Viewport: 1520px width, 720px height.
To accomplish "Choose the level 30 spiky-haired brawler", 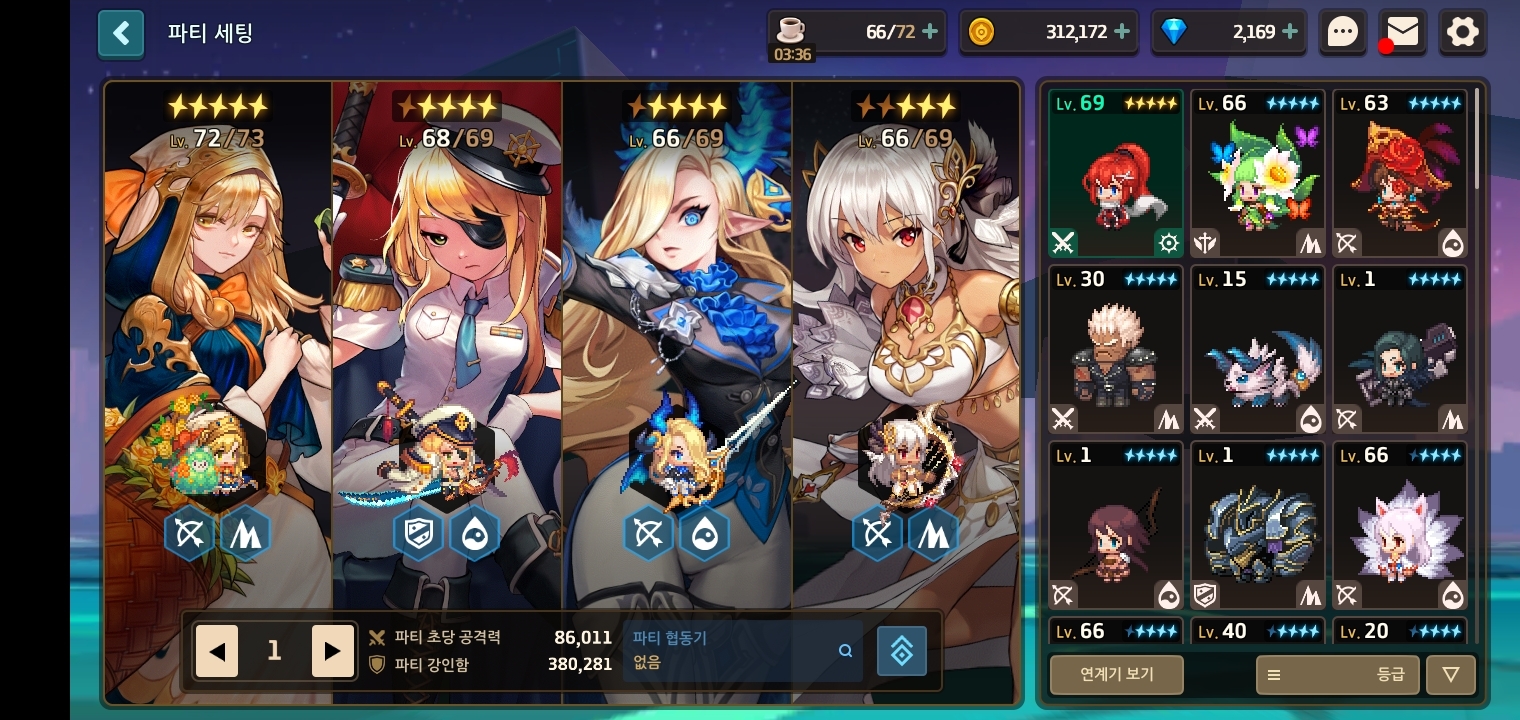I will click(x=1116, y=349).
